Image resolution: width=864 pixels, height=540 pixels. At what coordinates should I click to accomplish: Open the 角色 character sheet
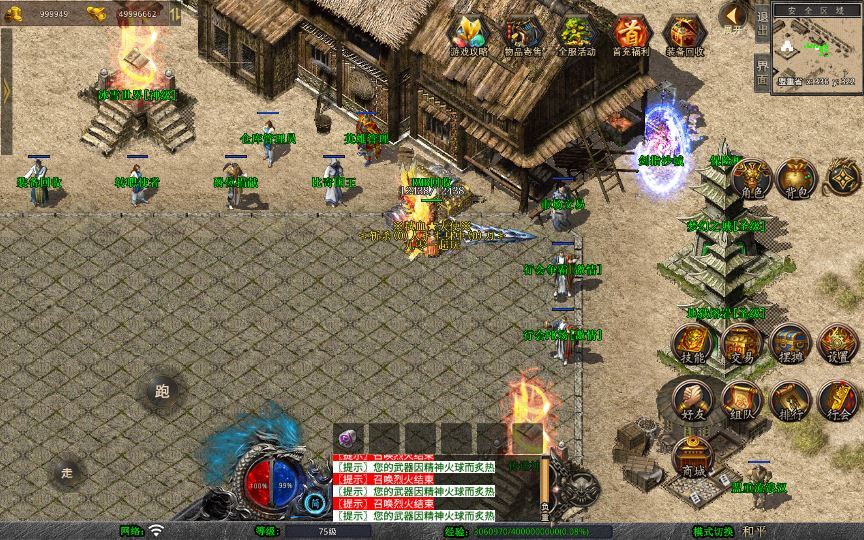pos(750,177)
